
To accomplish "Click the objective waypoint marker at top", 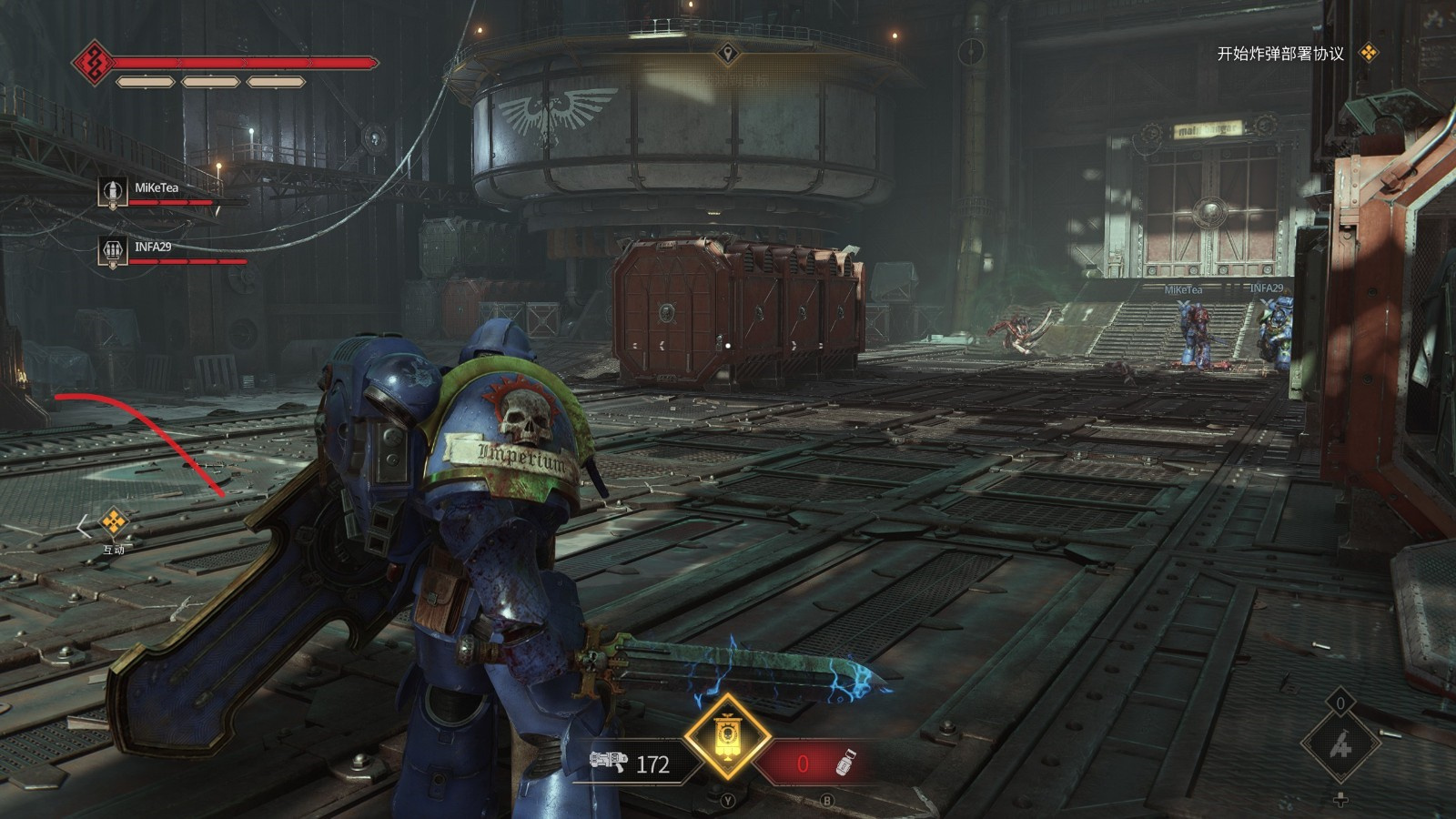I will pos(727,54).
